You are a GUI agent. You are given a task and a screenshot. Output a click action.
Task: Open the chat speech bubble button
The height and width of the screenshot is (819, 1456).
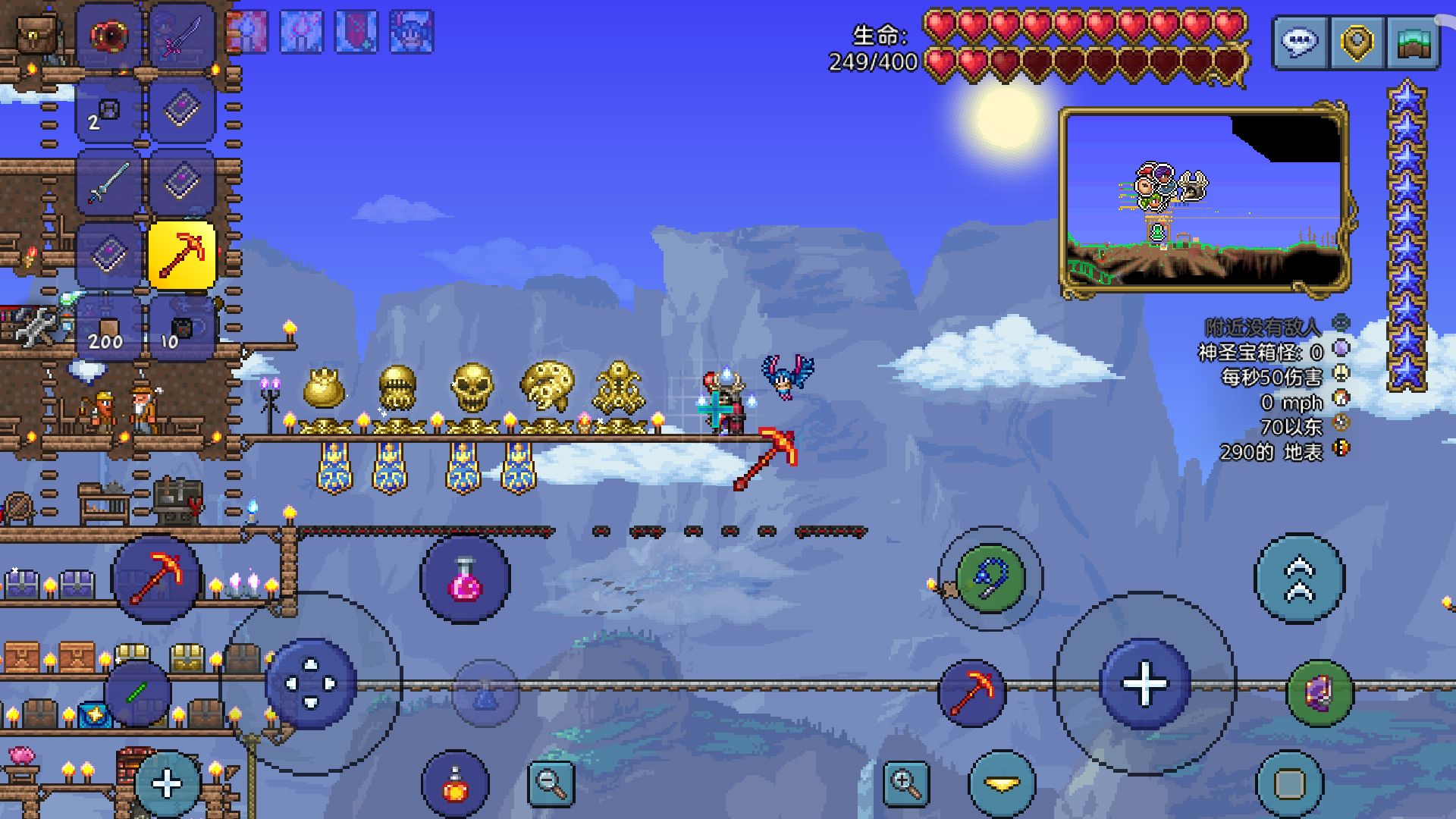[1300, 42]
